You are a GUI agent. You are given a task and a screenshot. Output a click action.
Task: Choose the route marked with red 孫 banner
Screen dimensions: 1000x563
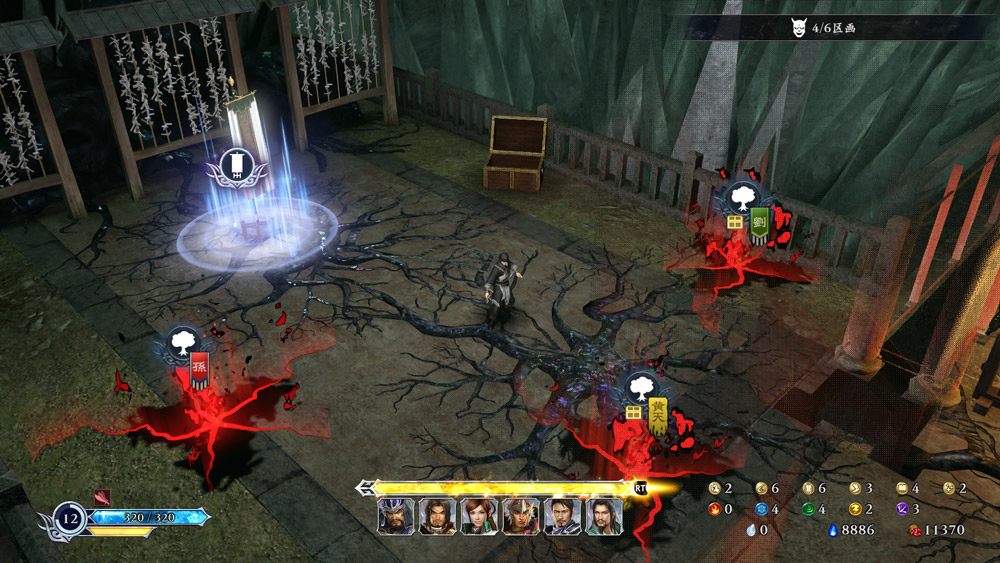199,370
